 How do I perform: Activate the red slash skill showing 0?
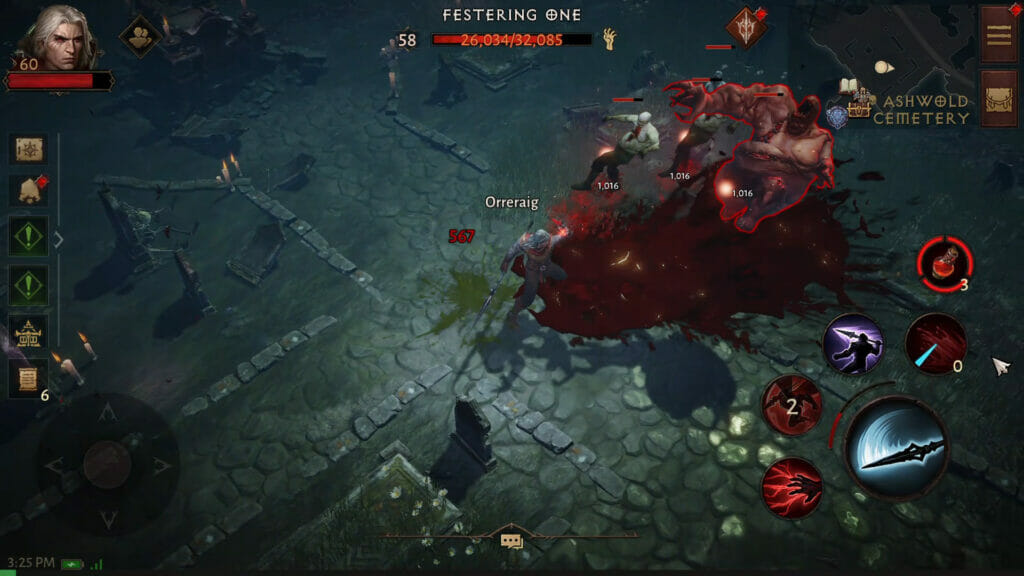(935, 344)
